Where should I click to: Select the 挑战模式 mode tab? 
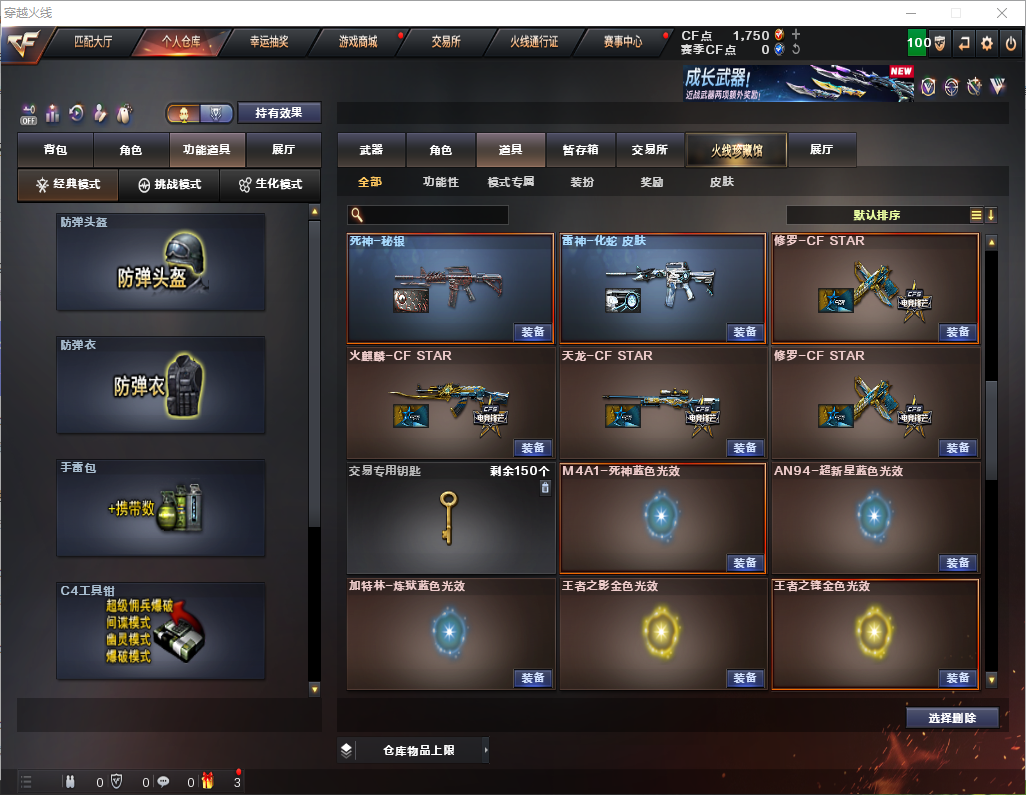[170, 185]
